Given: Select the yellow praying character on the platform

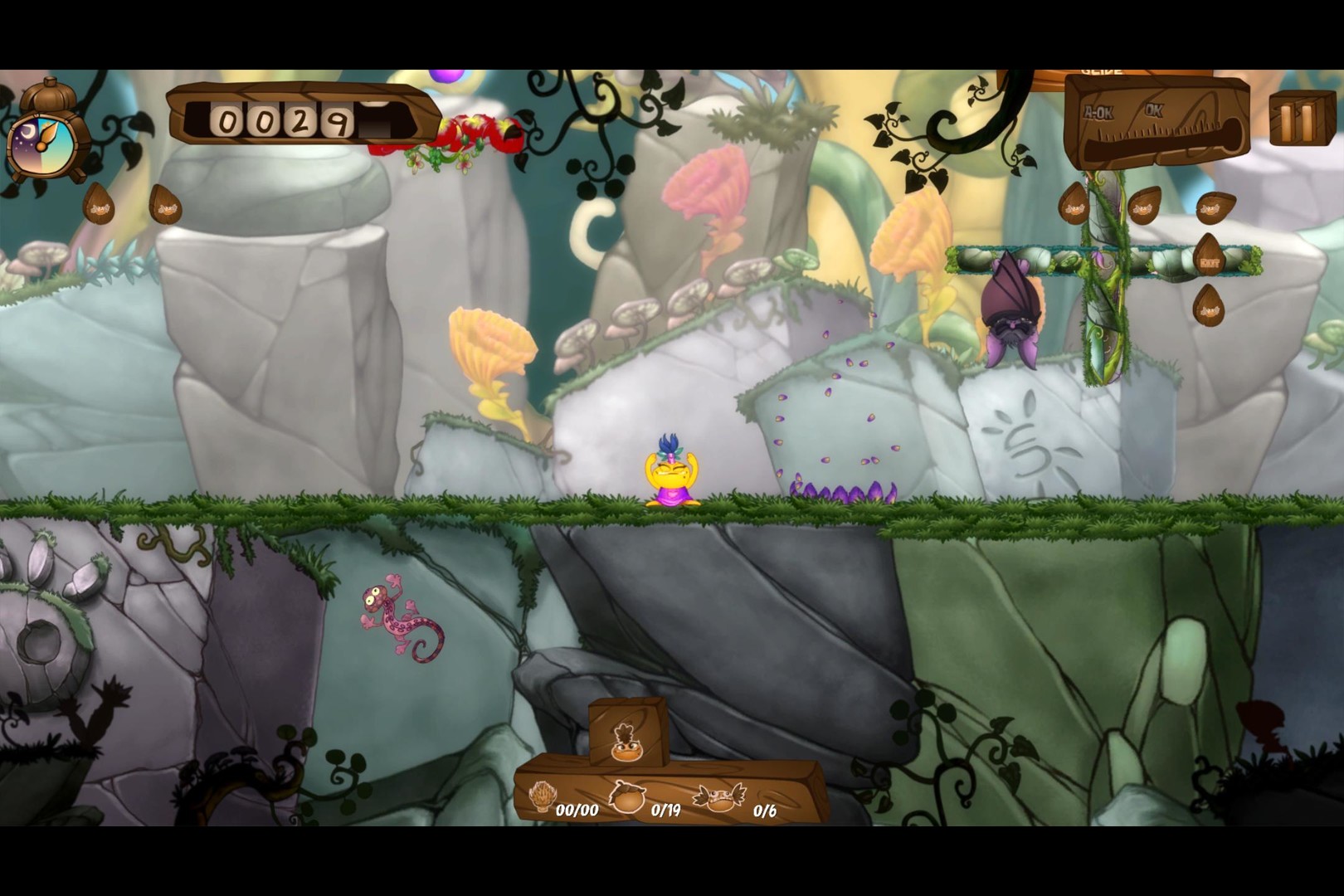Looking at the screenshot, I should 674,473.
